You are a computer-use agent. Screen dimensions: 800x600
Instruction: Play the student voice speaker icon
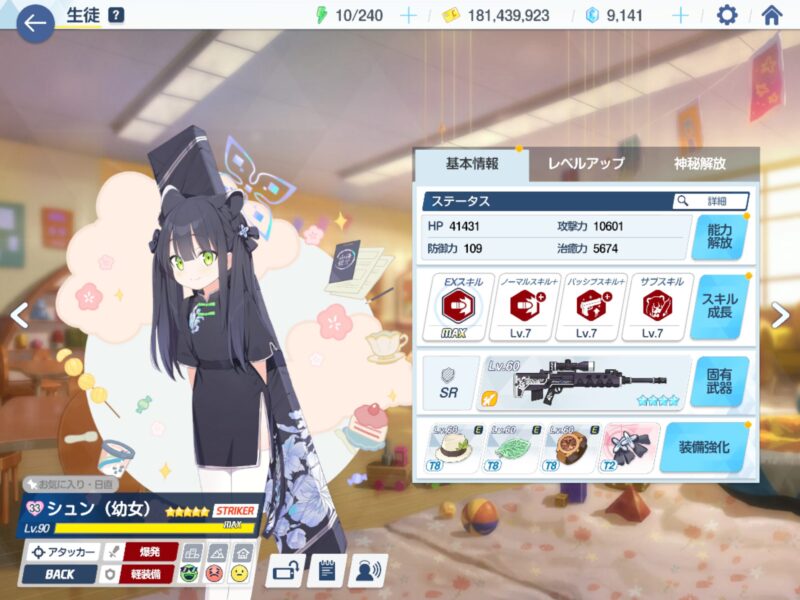click(x=367, y=571)
